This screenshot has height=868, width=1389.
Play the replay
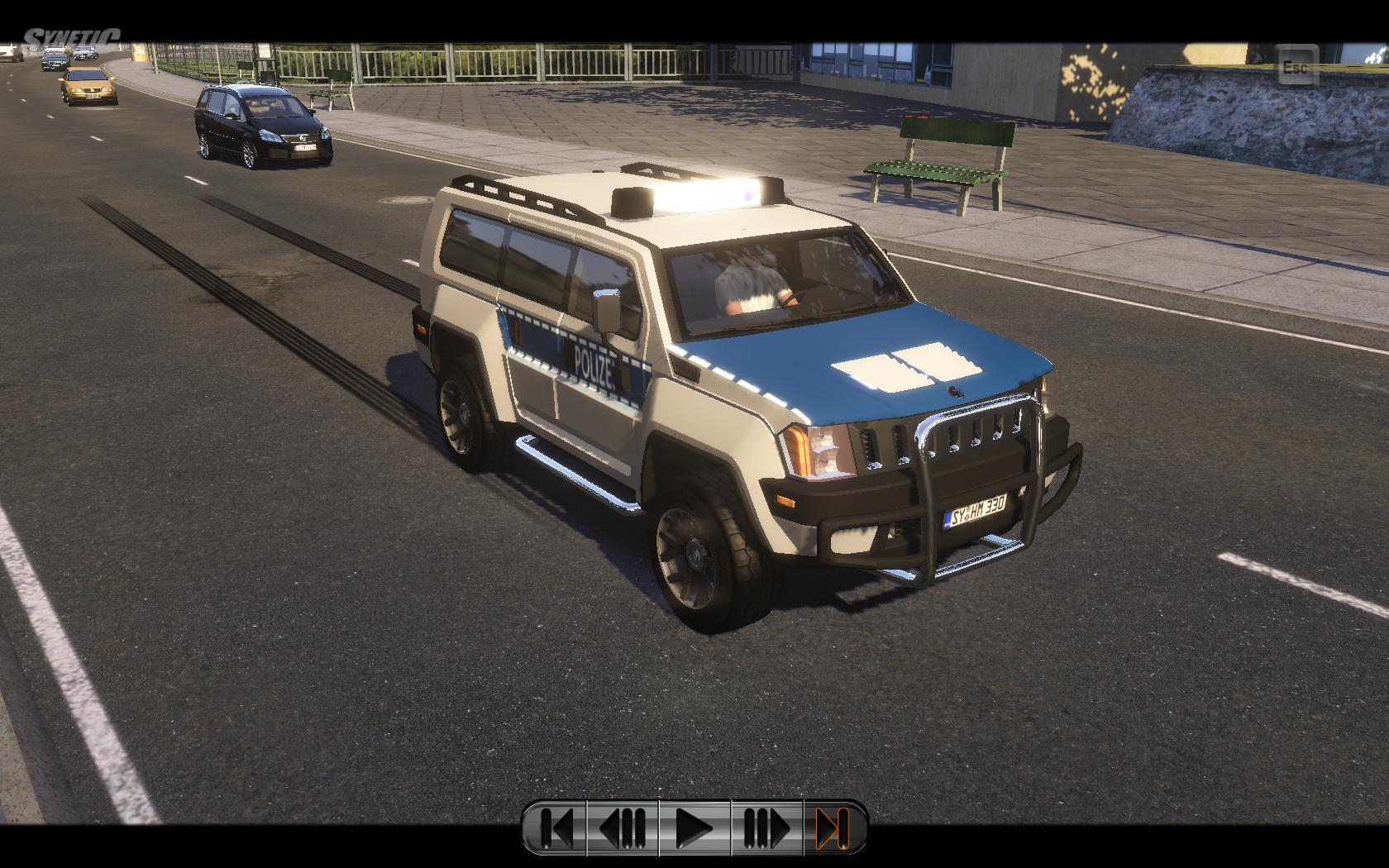point(694,827)
